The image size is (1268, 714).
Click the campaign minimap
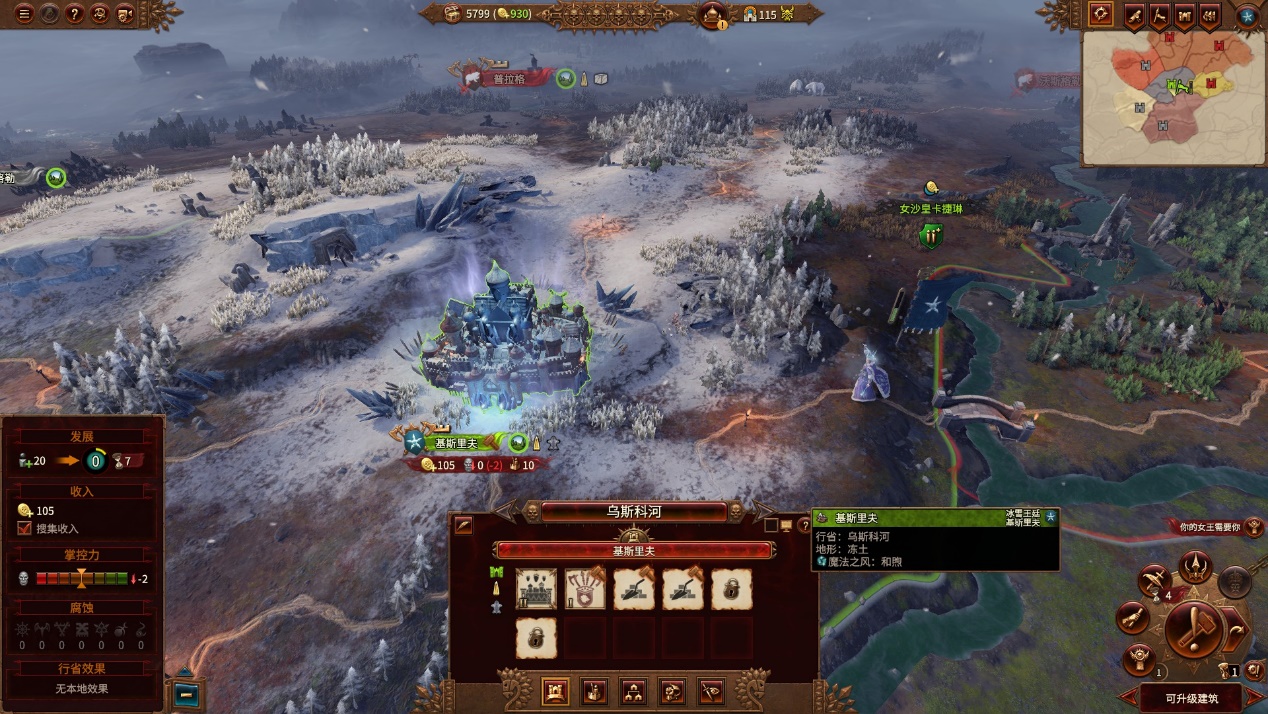coord(1172,97)
